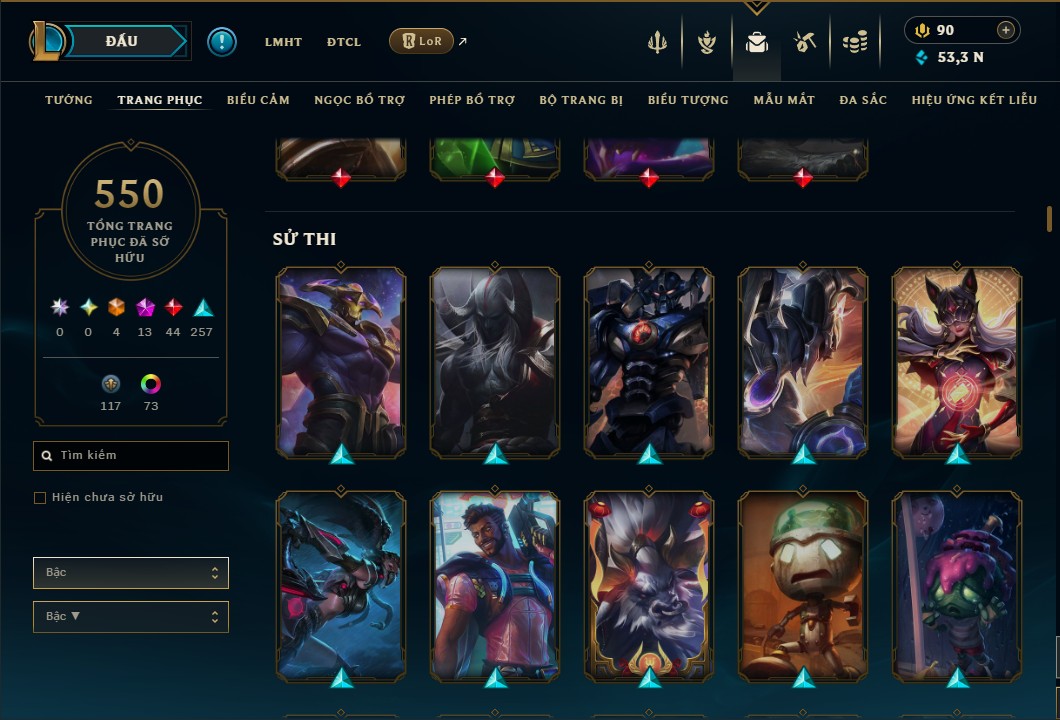Image resolution: width=1060 pixels, height=720 pixels.
Task: Open the LMHT game mode link
Action: coord(283,42)
